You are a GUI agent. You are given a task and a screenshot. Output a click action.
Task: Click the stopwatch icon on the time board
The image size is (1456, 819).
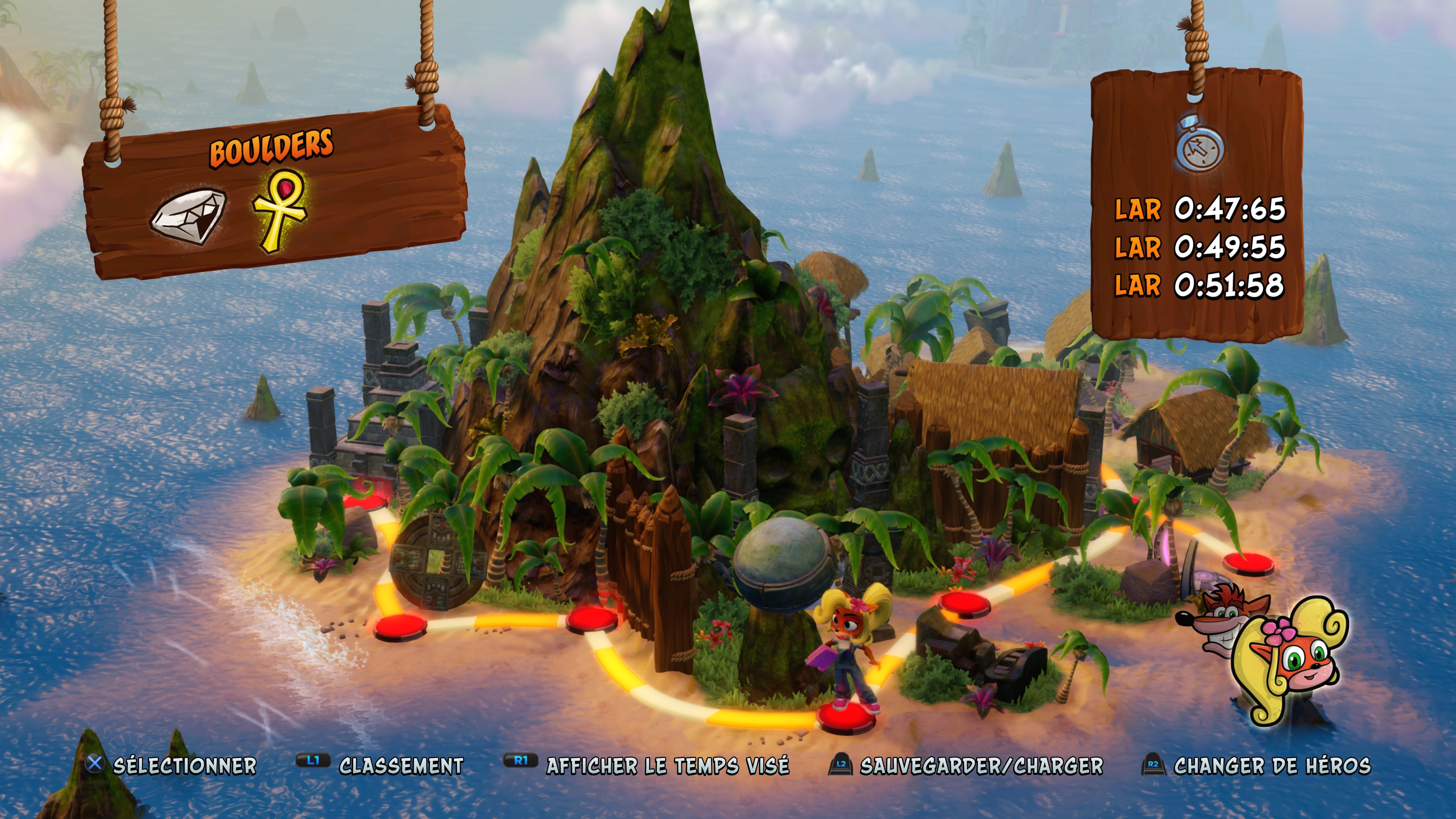[x=1200, y=144]
